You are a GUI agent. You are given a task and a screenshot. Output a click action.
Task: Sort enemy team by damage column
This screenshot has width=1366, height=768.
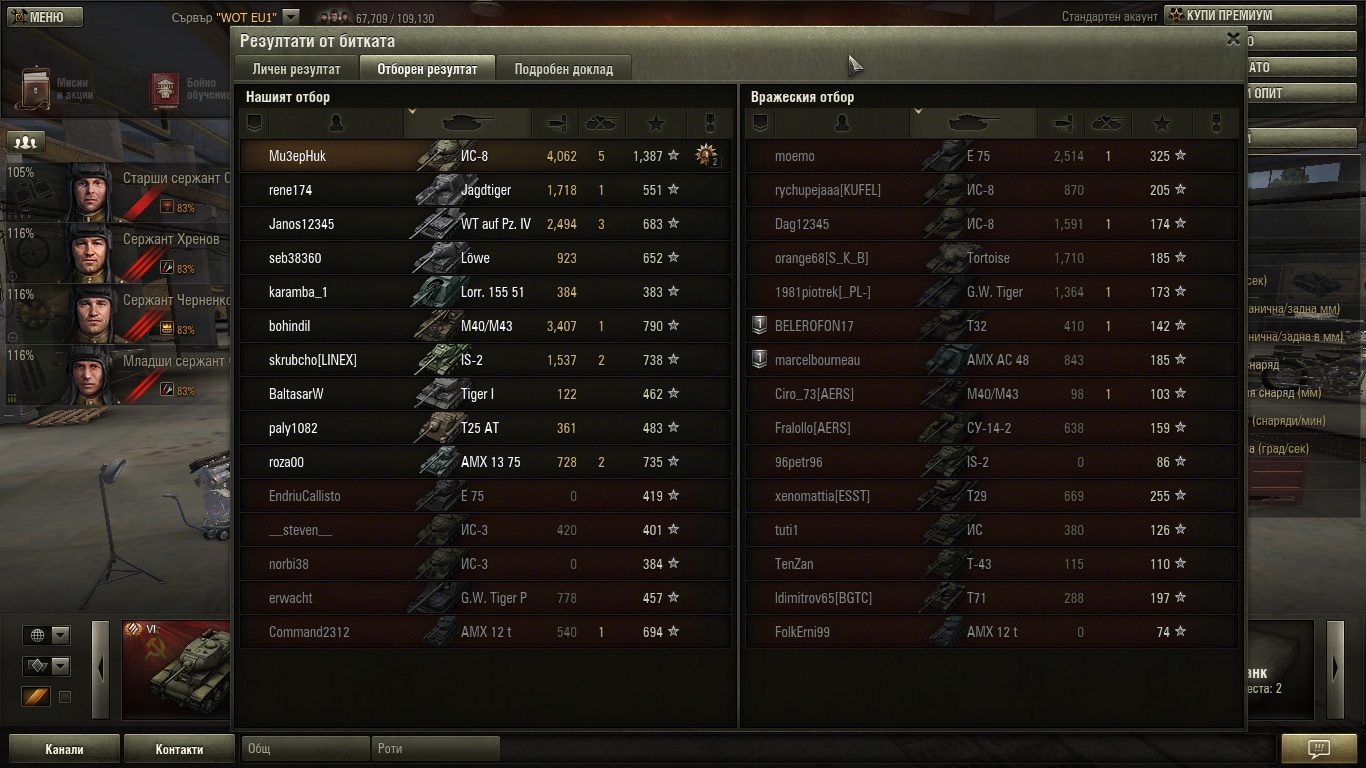[1060, 123]
